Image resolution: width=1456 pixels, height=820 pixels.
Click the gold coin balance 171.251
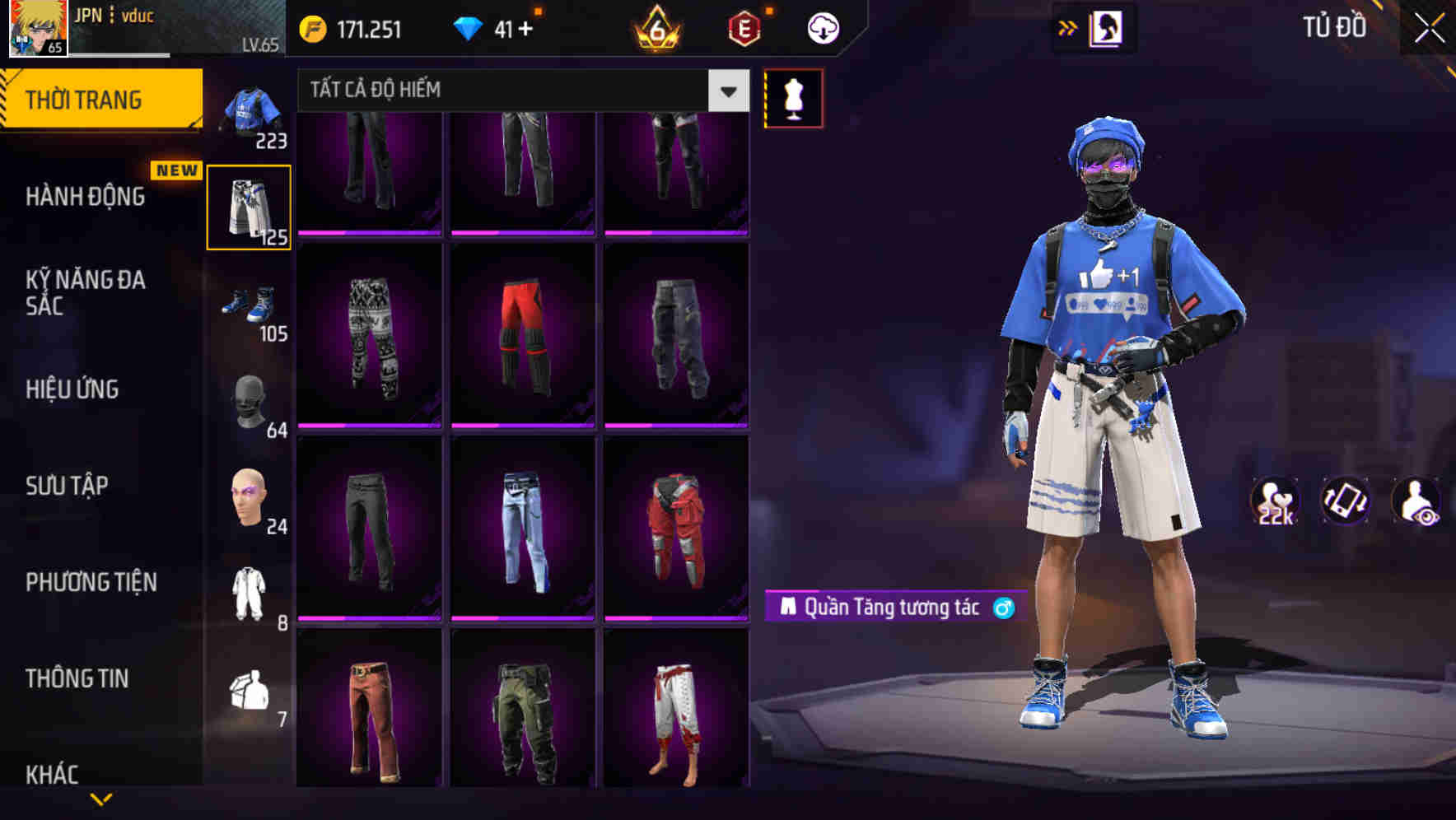(352, 27)
